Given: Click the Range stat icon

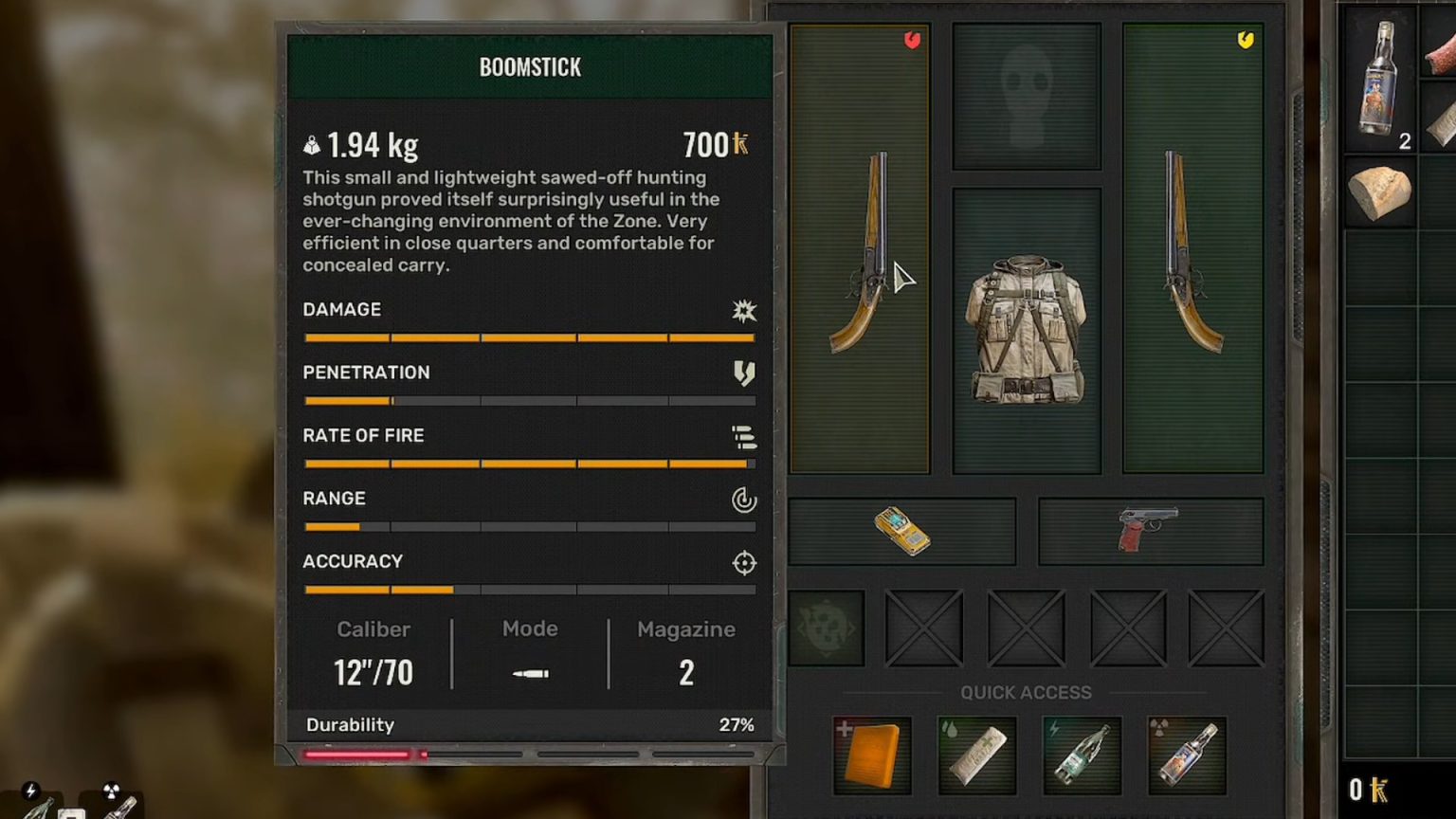Looking at the screenshot, I should [744, 500].
